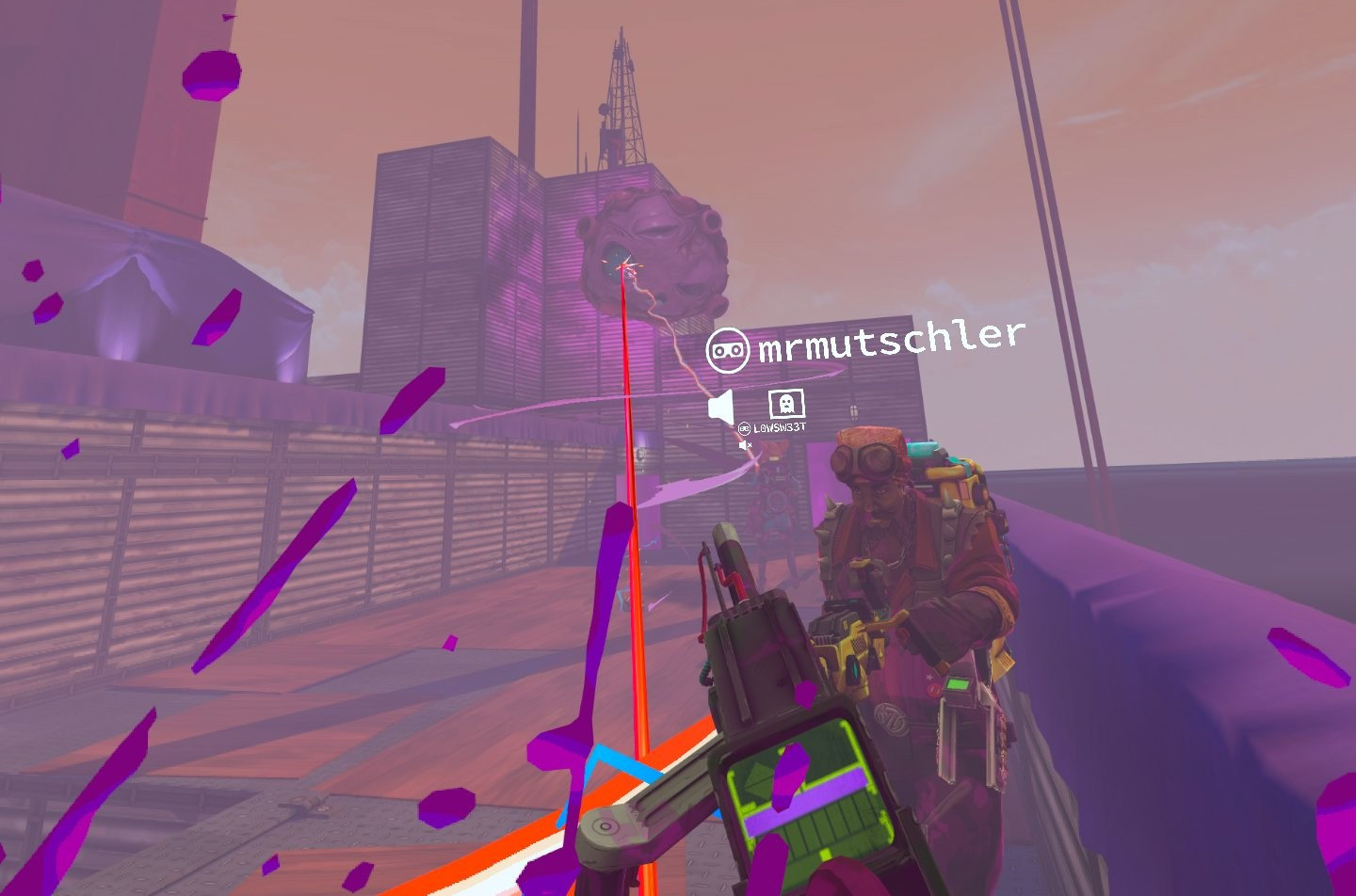Unmute L0WSW33T's crossed-out speaker icon
The height and width of the screenshot is (896, 1356).
(x=745, y=445)
